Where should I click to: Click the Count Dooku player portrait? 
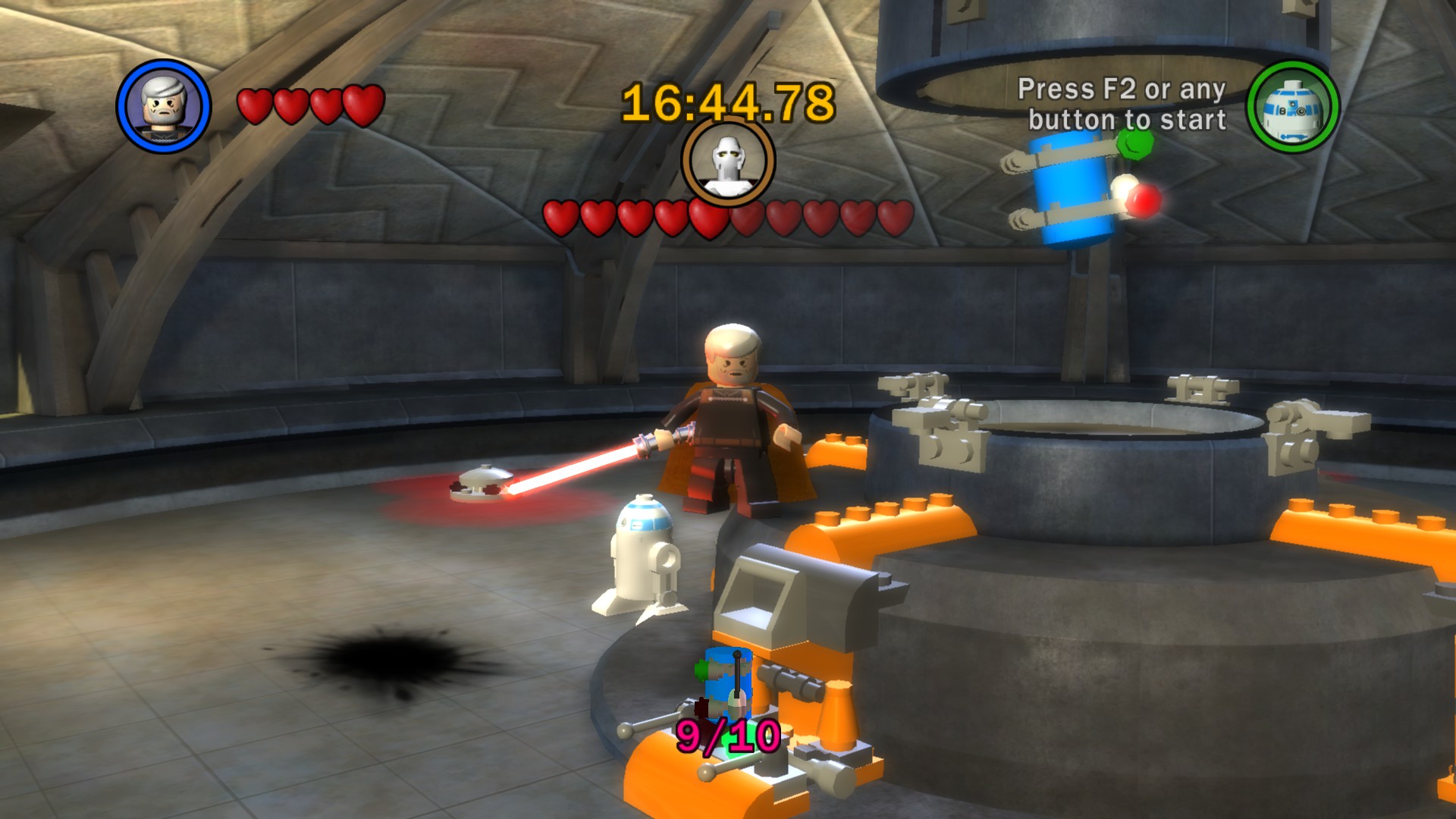163,106
